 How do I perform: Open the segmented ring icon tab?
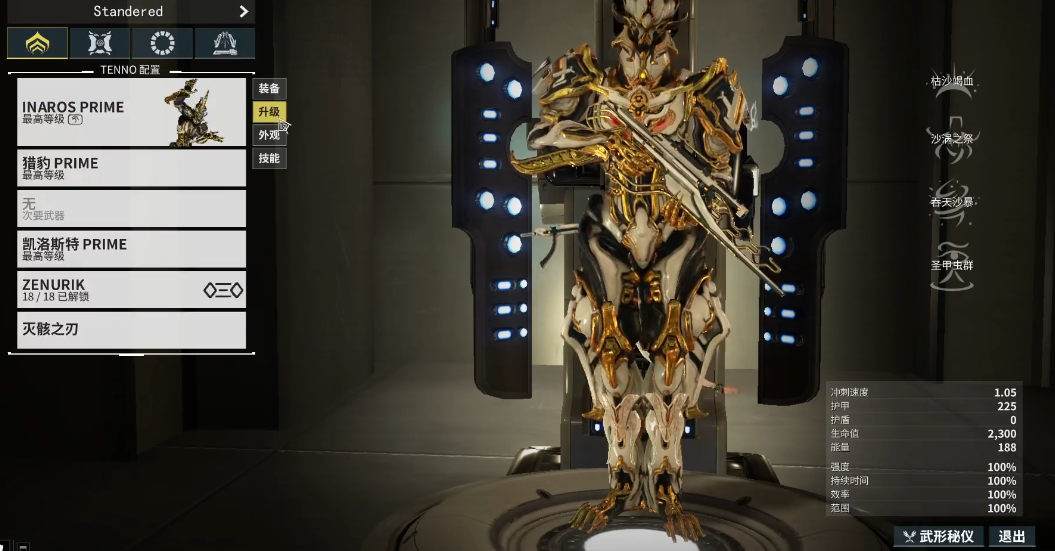[x=162, y=43]
